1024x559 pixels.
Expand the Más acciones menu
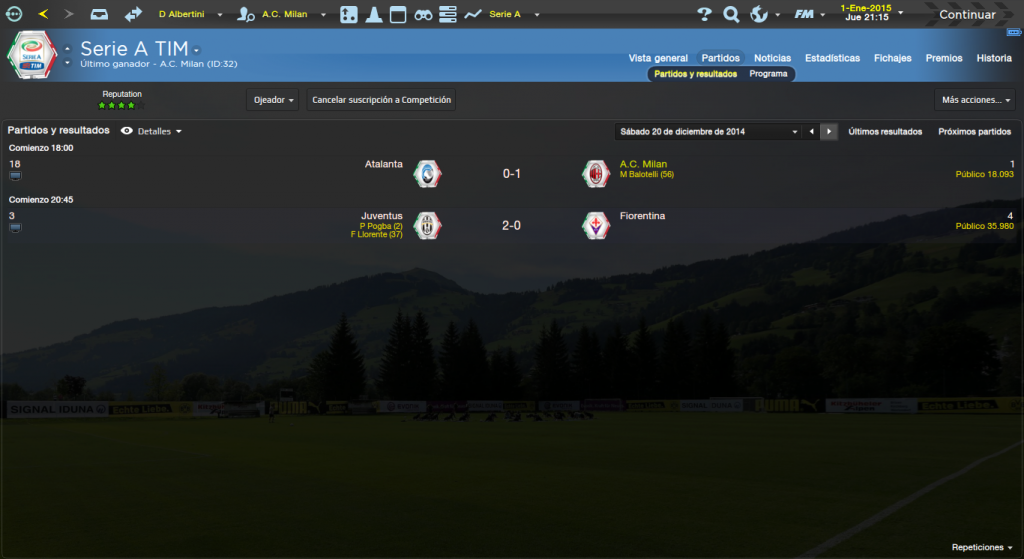[976, 100]
